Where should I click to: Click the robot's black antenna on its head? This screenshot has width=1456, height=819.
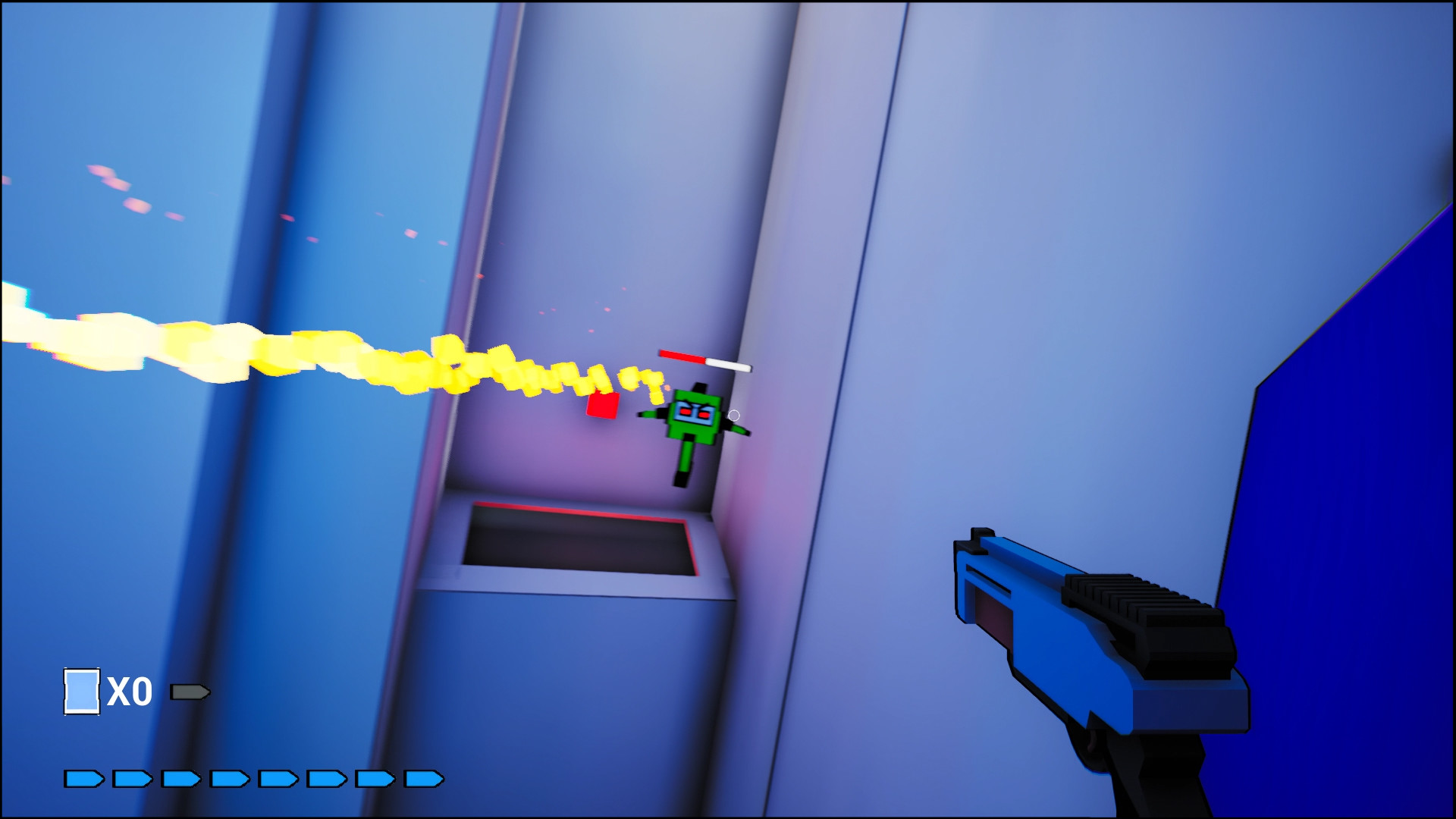coord(700,388)
